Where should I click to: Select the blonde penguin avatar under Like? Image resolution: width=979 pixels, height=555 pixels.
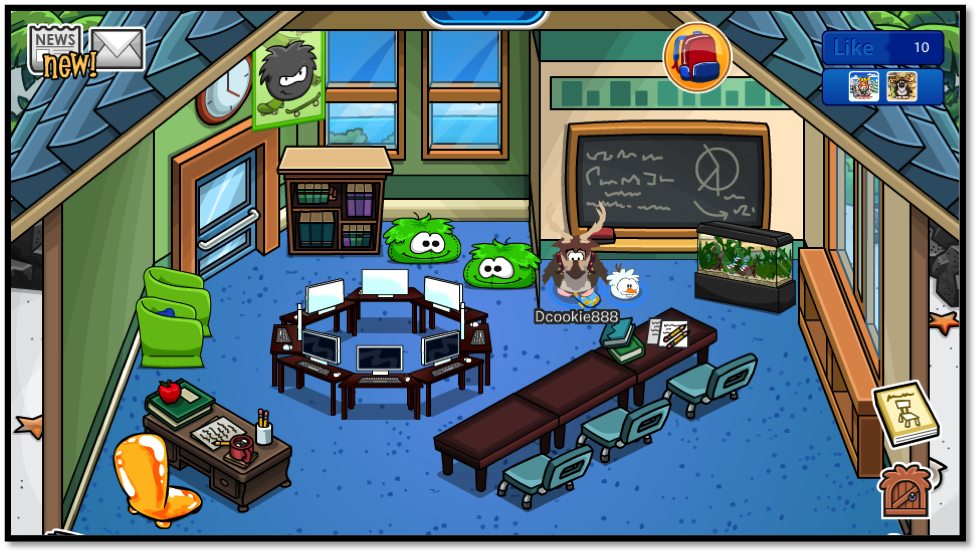863,86
